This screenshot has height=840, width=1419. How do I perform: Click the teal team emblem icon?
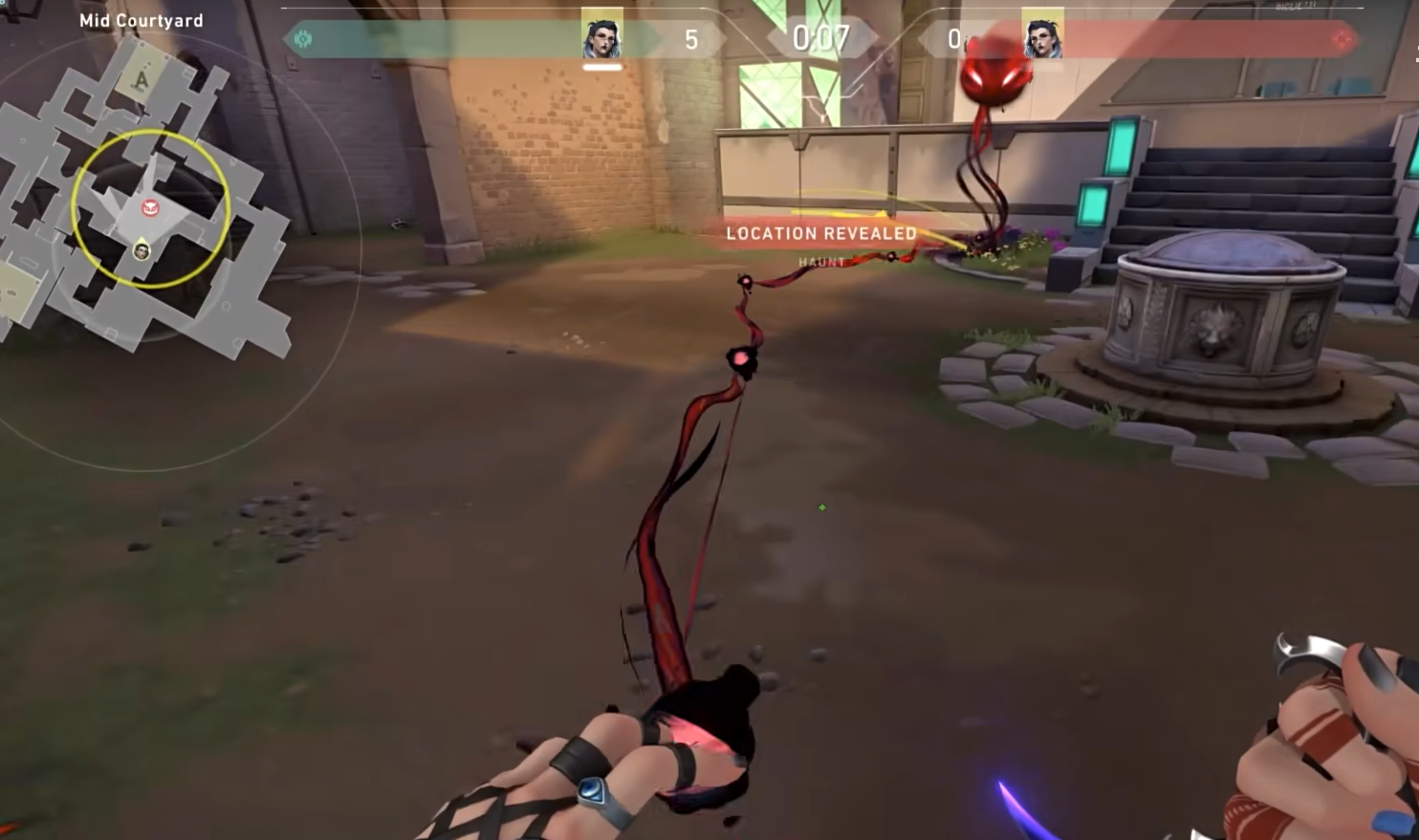coord(304,39)
